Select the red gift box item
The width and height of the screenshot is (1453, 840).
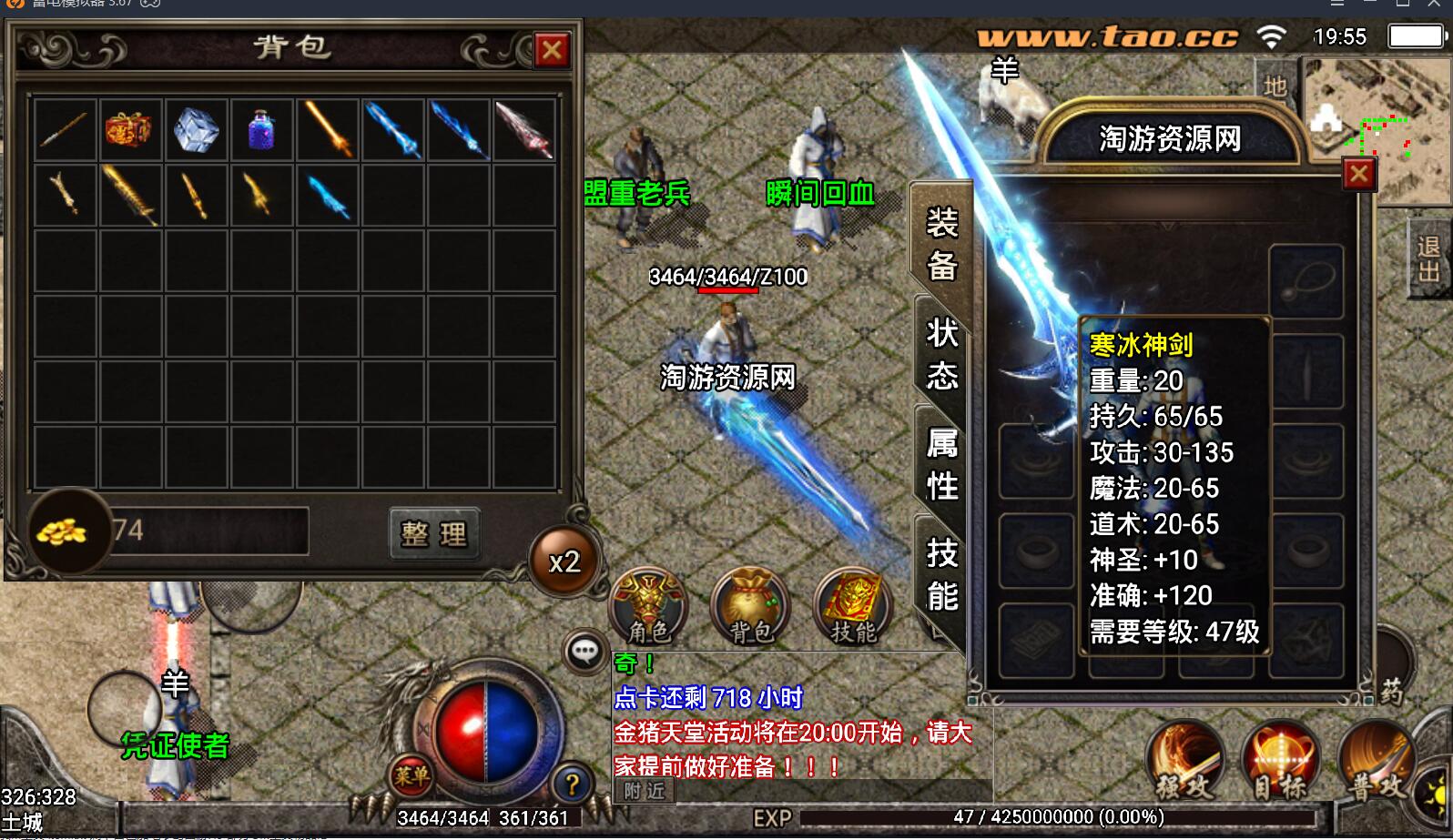click(x=129, y=129)
